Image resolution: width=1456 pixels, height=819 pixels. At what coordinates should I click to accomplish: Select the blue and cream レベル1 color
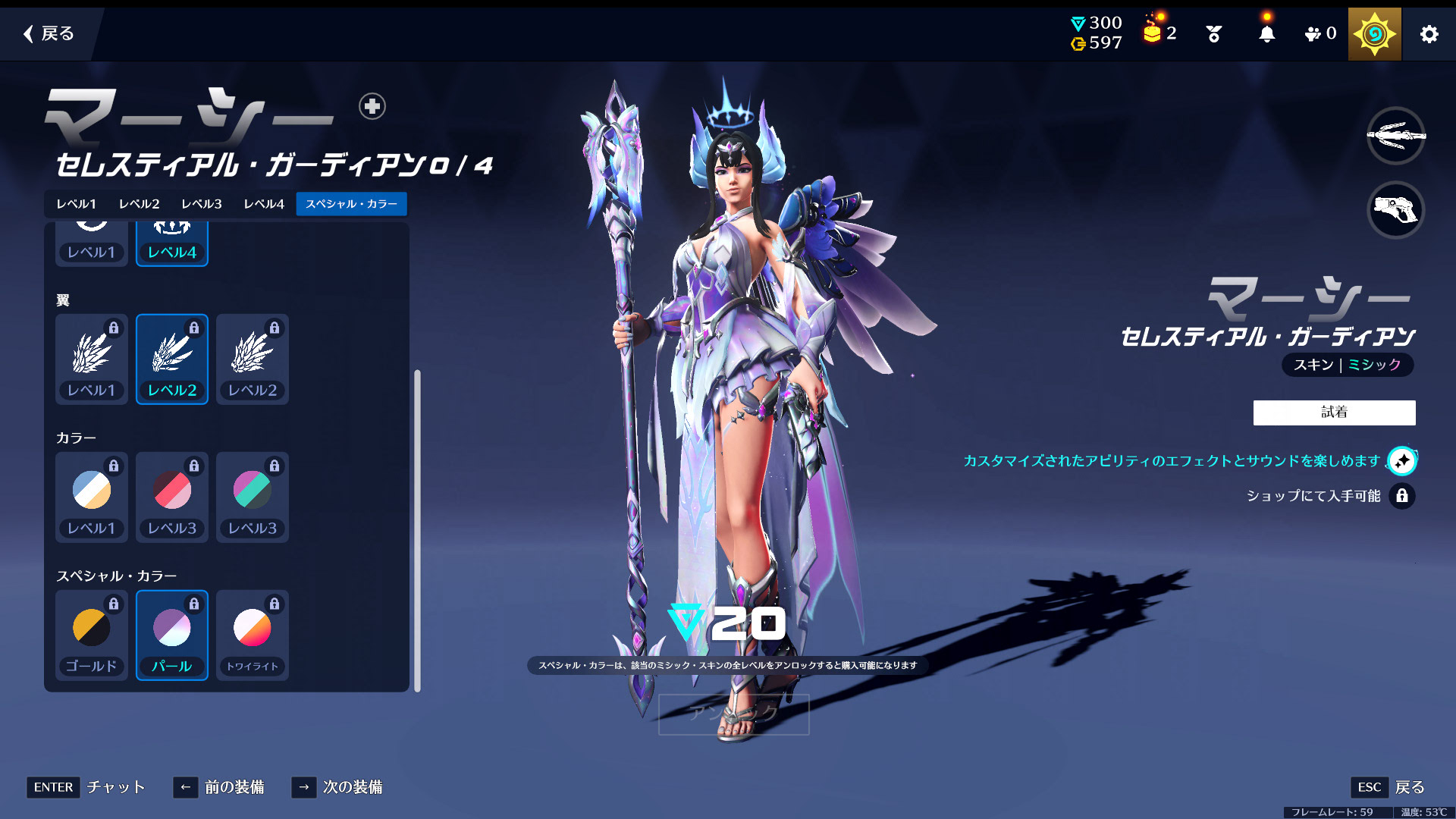coord(91,497)
